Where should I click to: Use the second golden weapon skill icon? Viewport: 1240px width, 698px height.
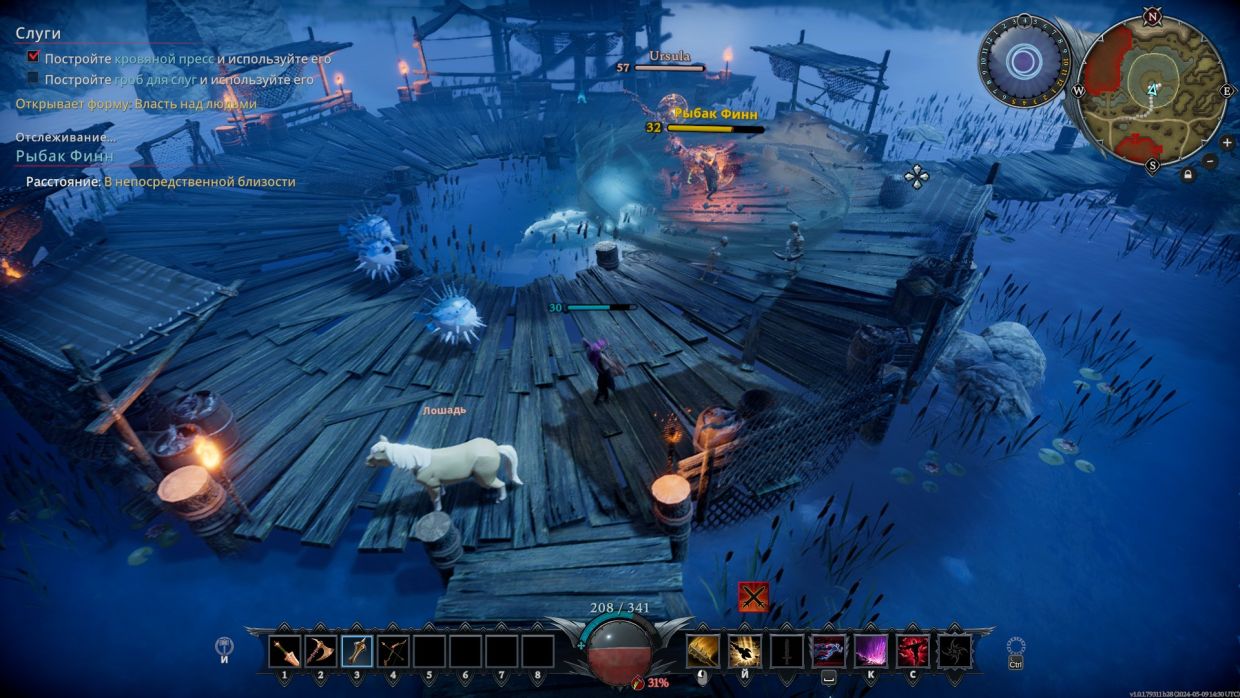(744, 651)
